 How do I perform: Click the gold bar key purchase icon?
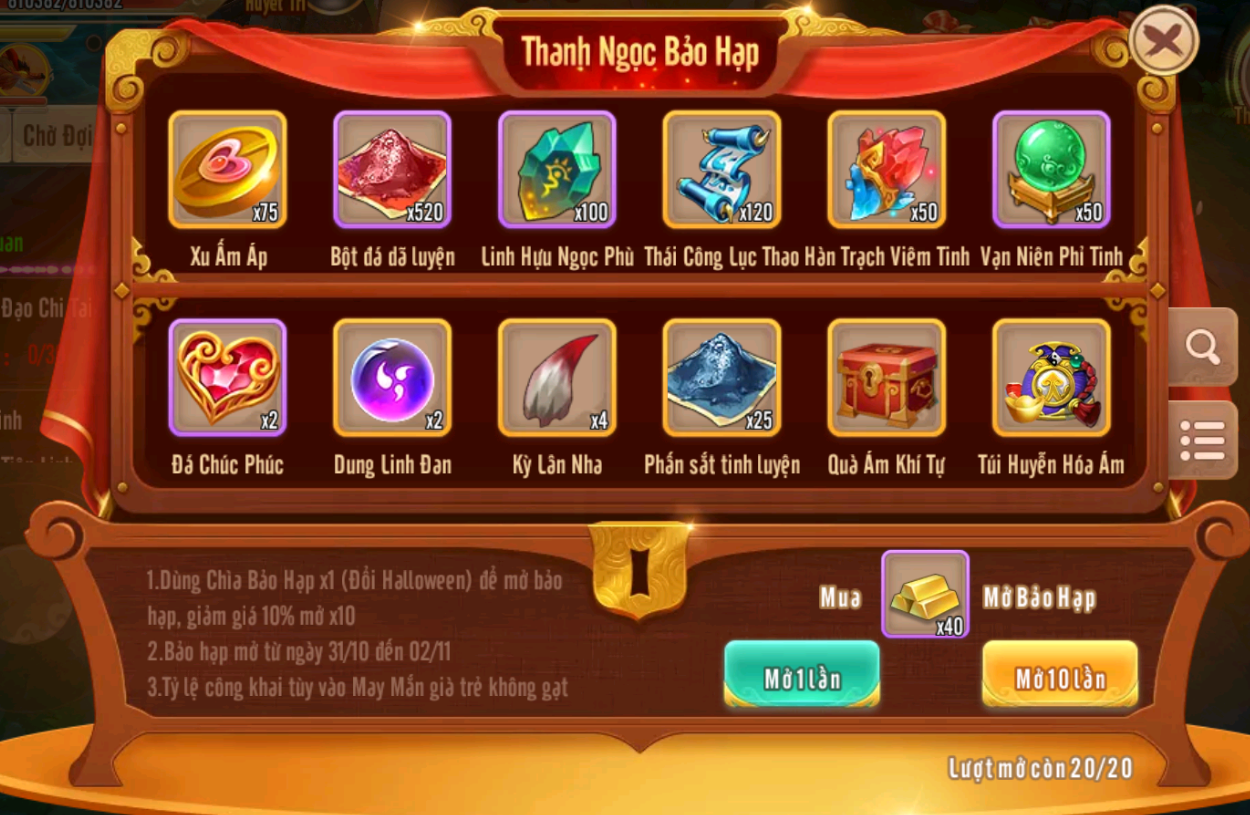coord(924,594)
